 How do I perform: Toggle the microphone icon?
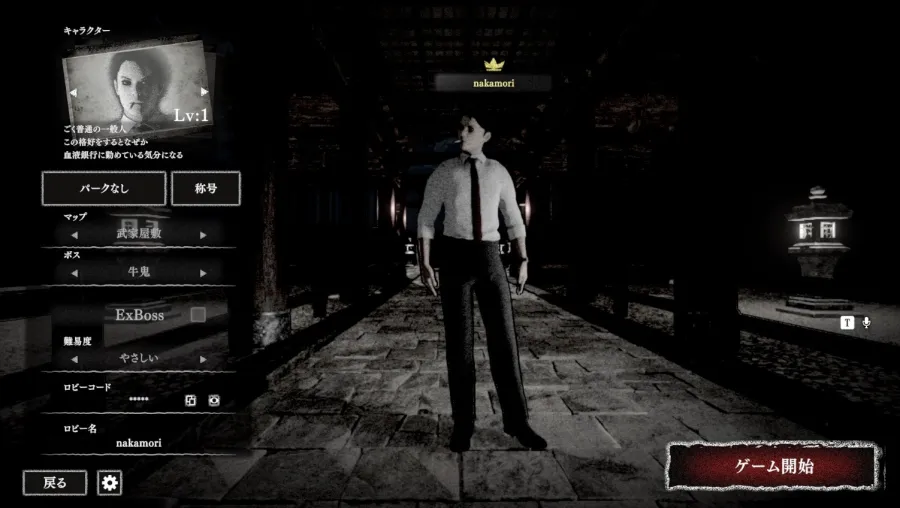pos(866,322)
